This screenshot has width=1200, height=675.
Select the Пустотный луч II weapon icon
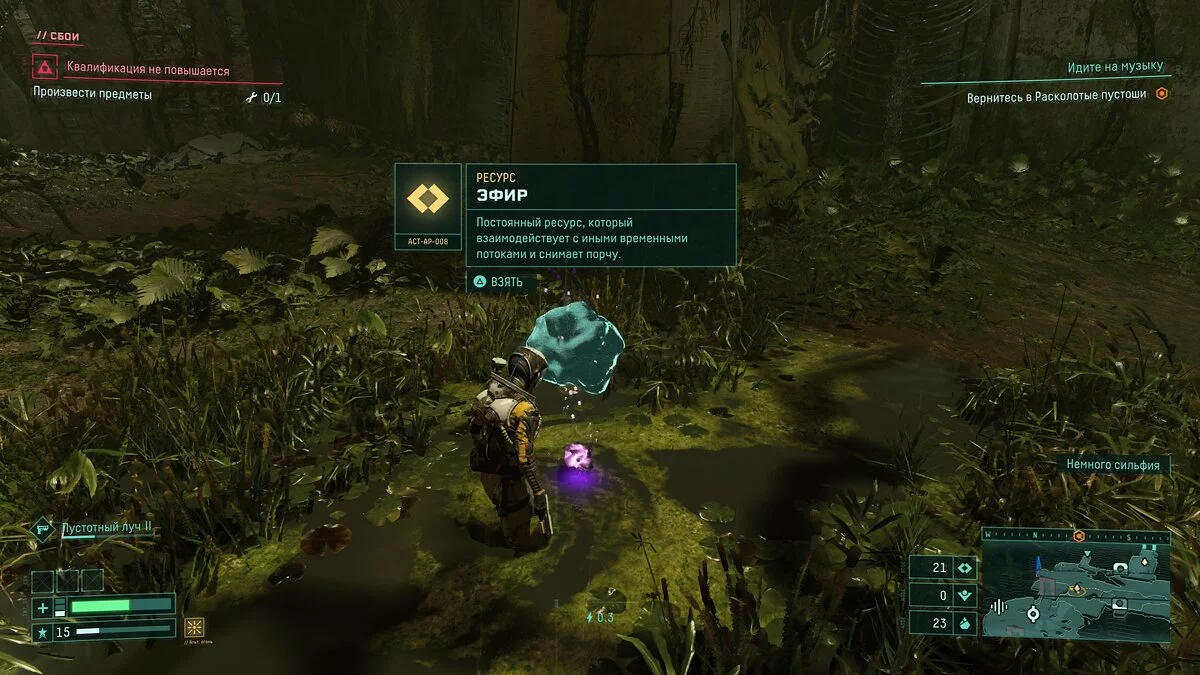[x=43, y=527]
